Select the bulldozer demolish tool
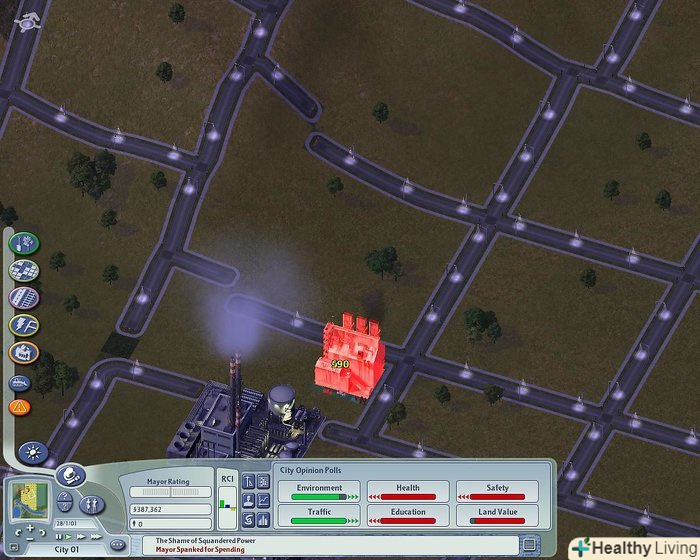This screenshot has width=700, height=560. (20, 381)
